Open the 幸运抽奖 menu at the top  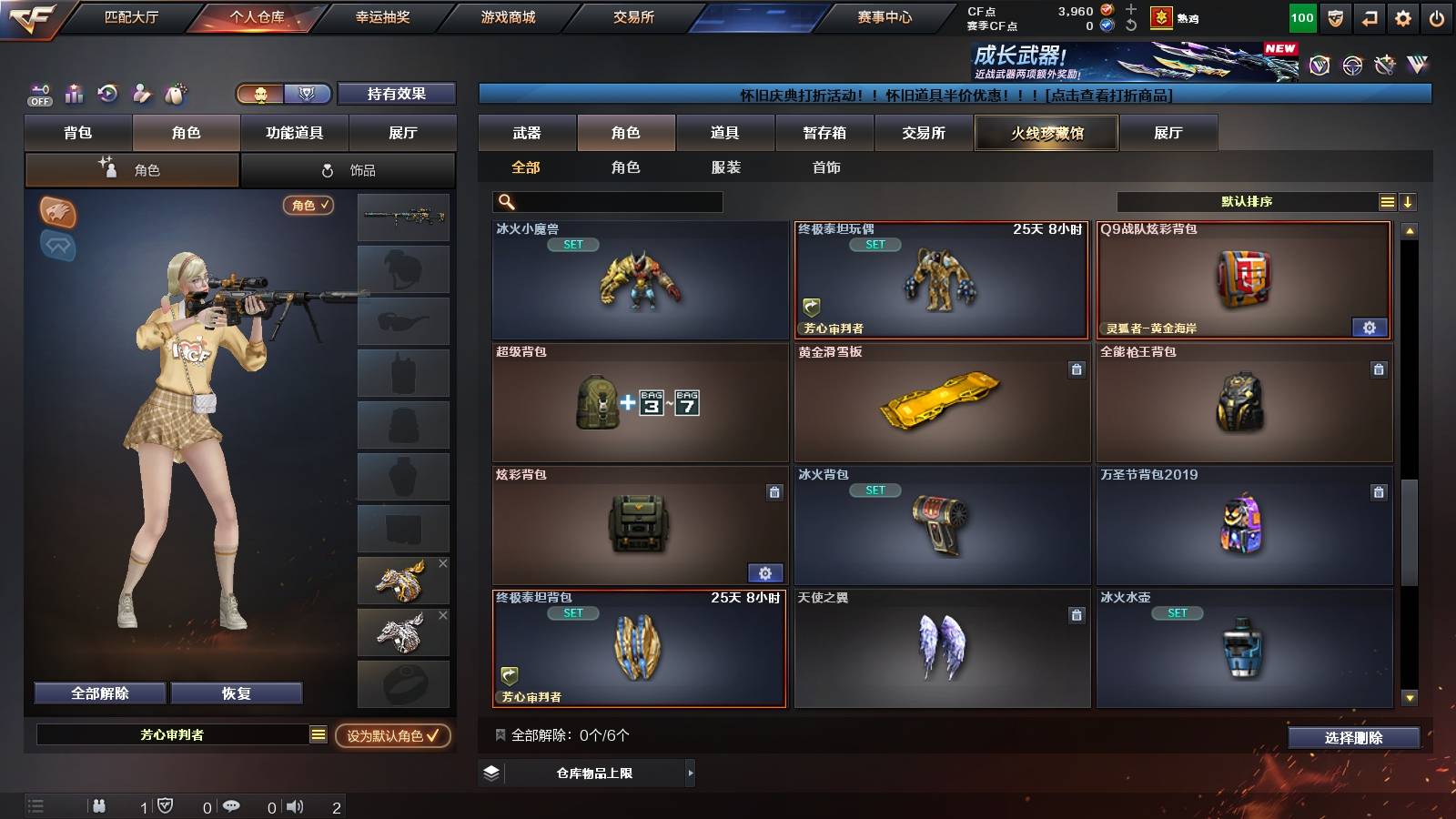(386, 16)
